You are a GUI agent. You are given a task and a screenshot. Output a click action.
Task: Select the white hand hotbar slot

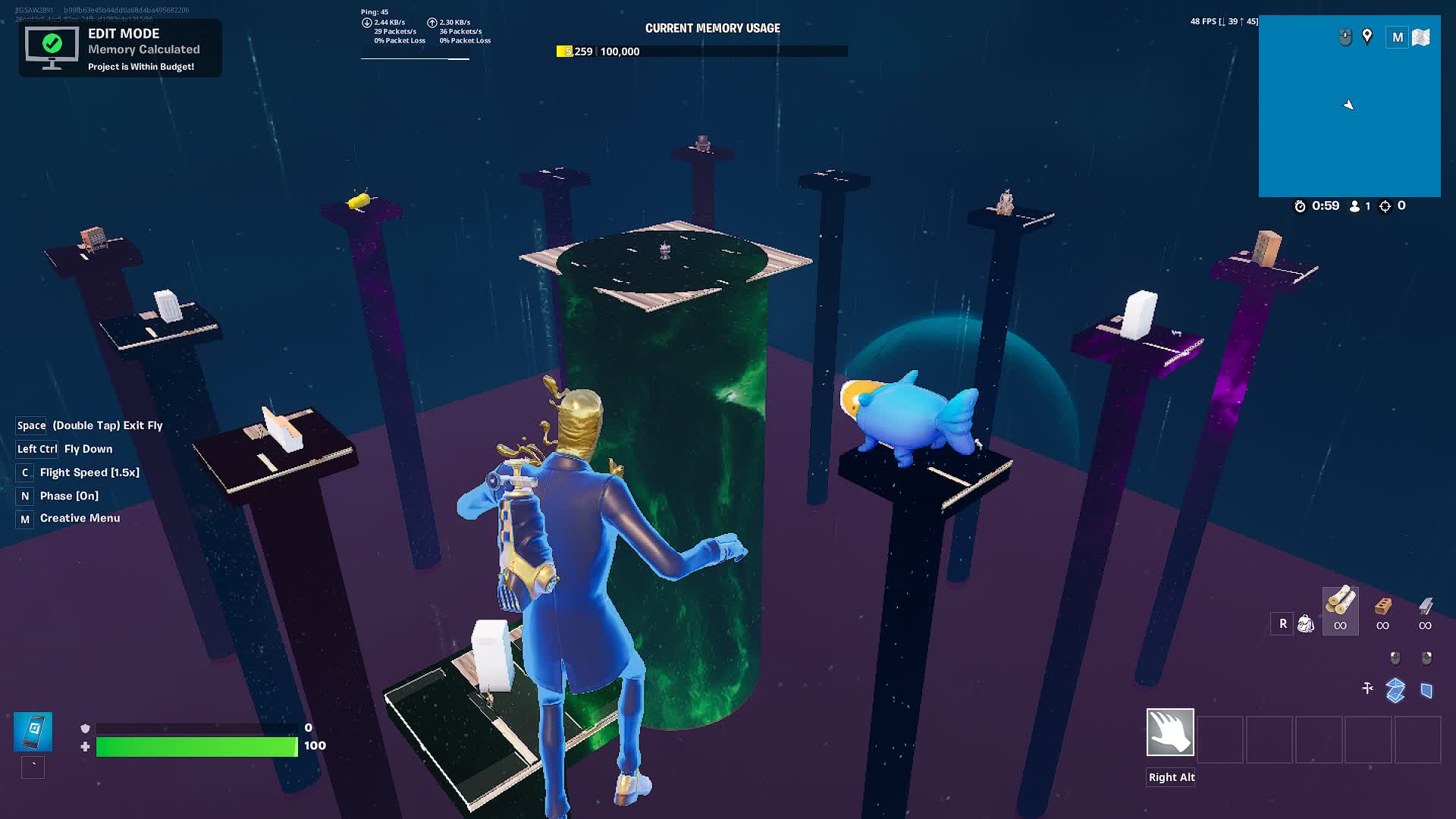(x=1170, y=733)
